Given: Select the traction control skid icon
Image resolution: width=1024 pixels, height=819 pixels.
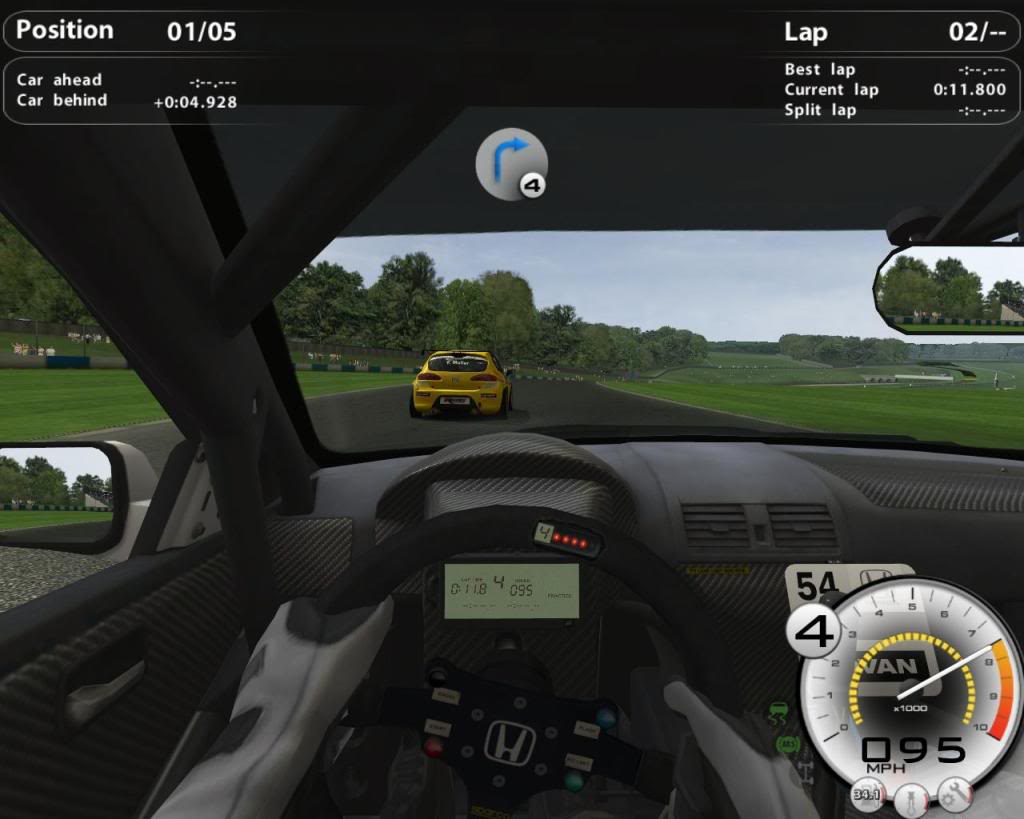Looking at the screenshot, I should coord(777,715).
